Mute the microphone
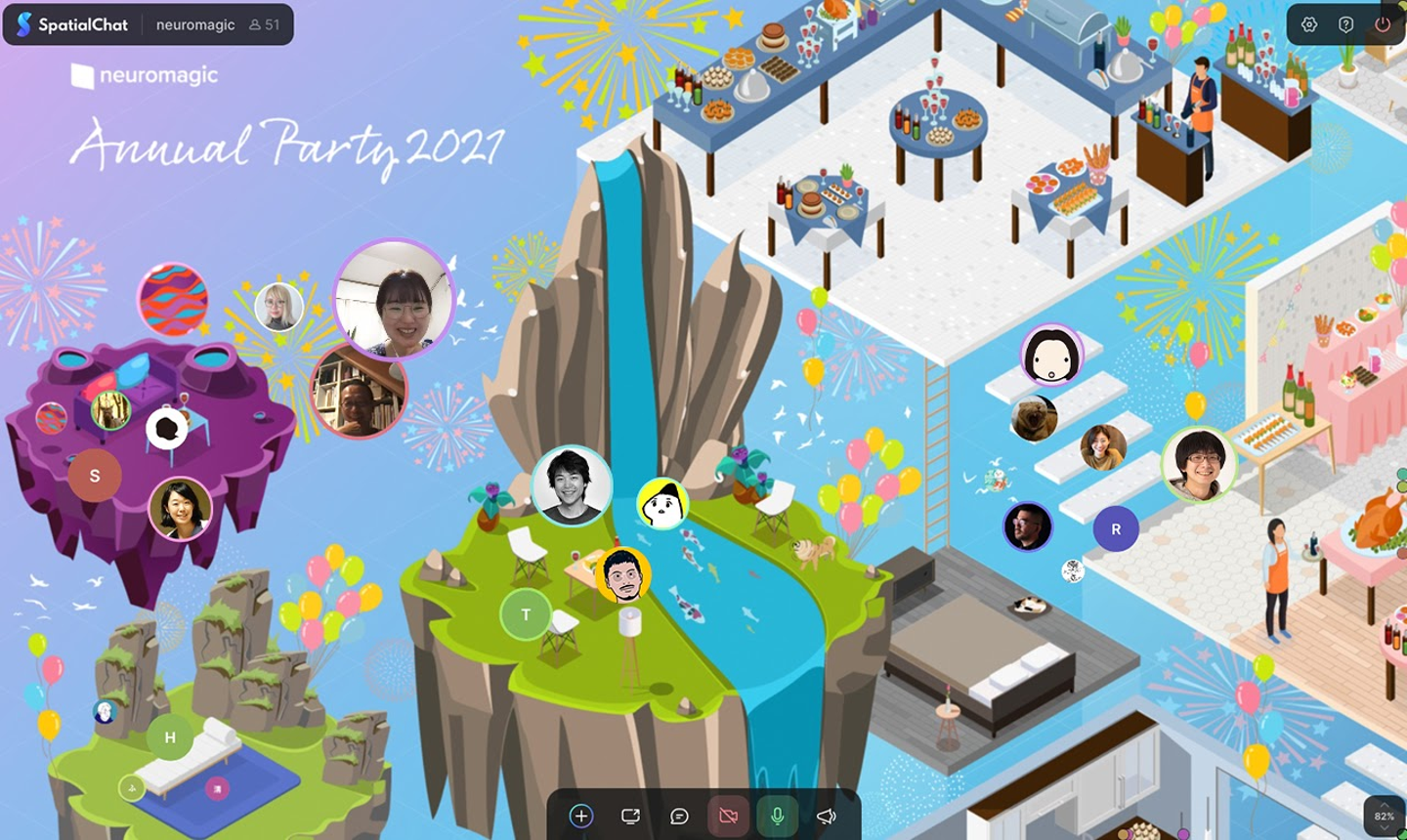This screenshot has width=1407, height=840. pos(778,816)
